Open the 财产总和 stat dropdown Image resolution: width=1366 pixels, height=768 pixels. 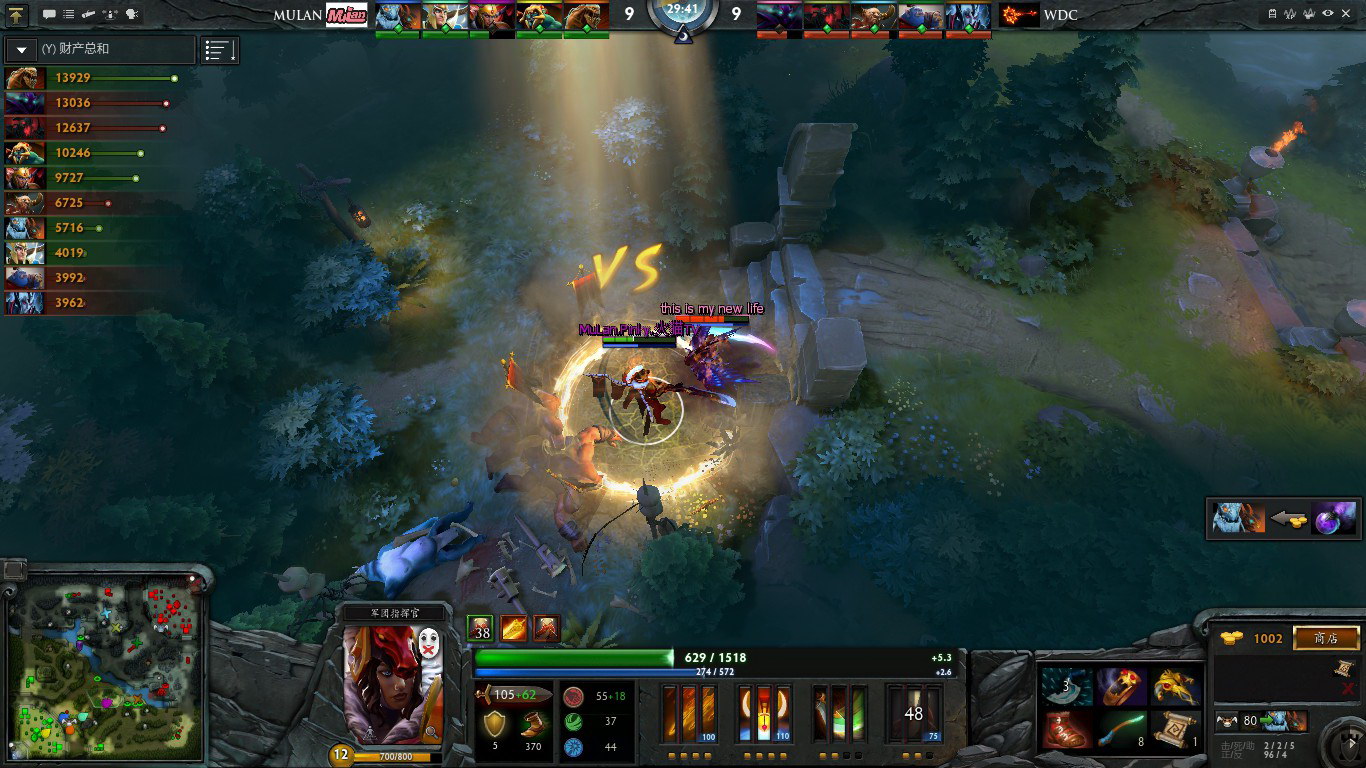[21, 50]
